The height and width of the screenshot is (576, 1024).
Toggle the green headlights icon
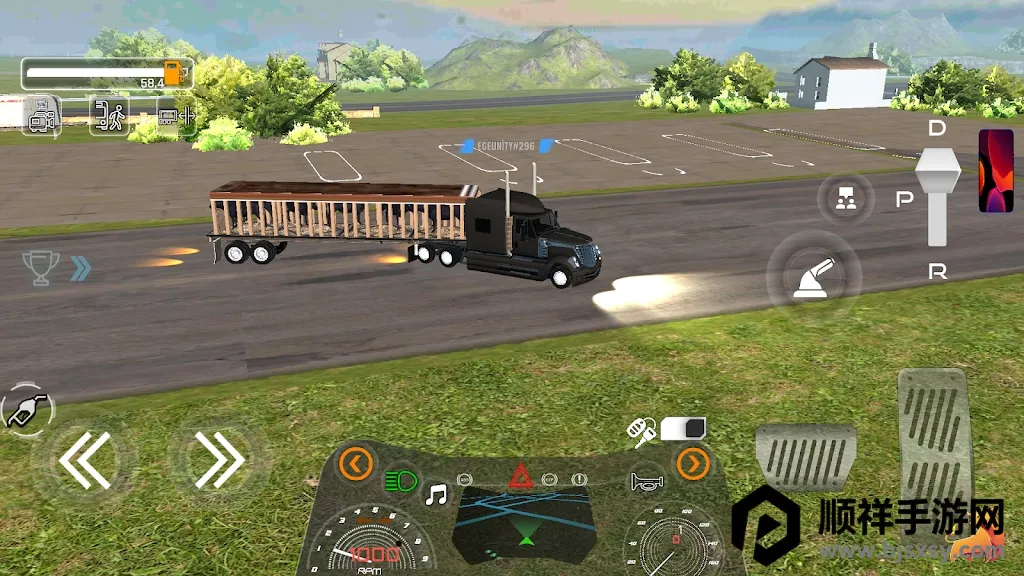[401, 480]
